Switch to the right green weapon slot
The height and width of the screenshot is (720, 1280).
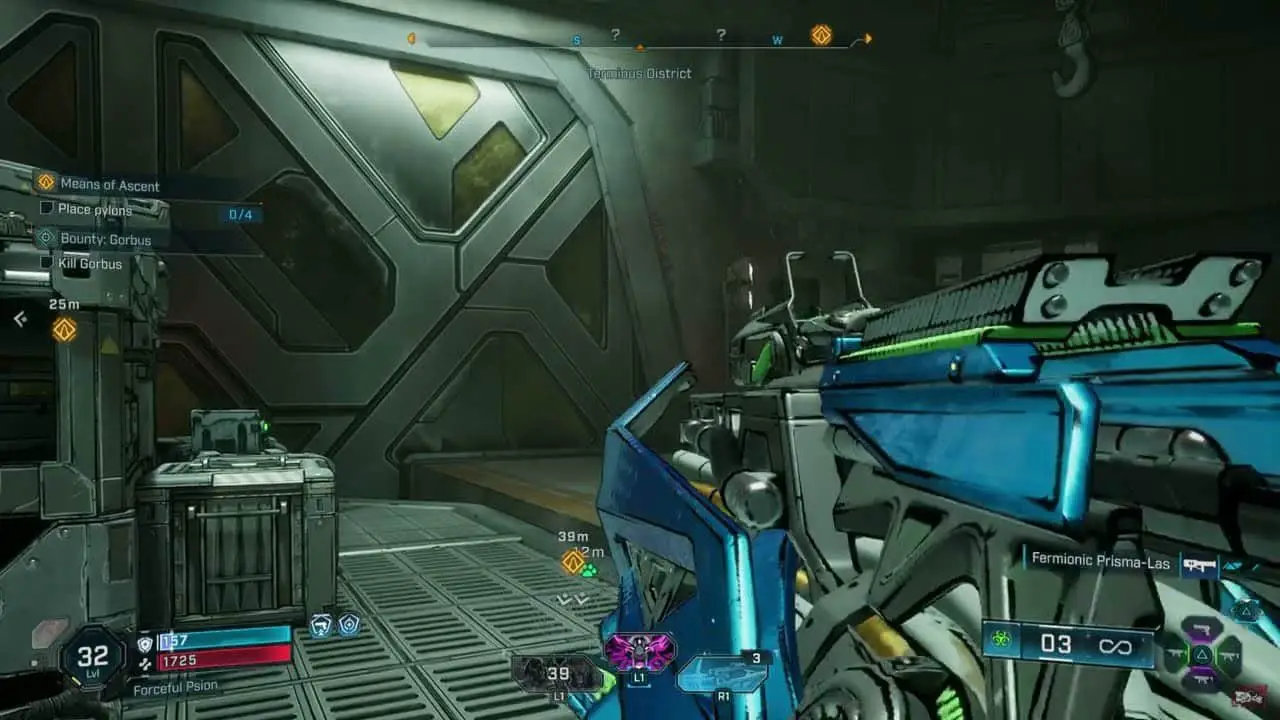pos(1227,656)
